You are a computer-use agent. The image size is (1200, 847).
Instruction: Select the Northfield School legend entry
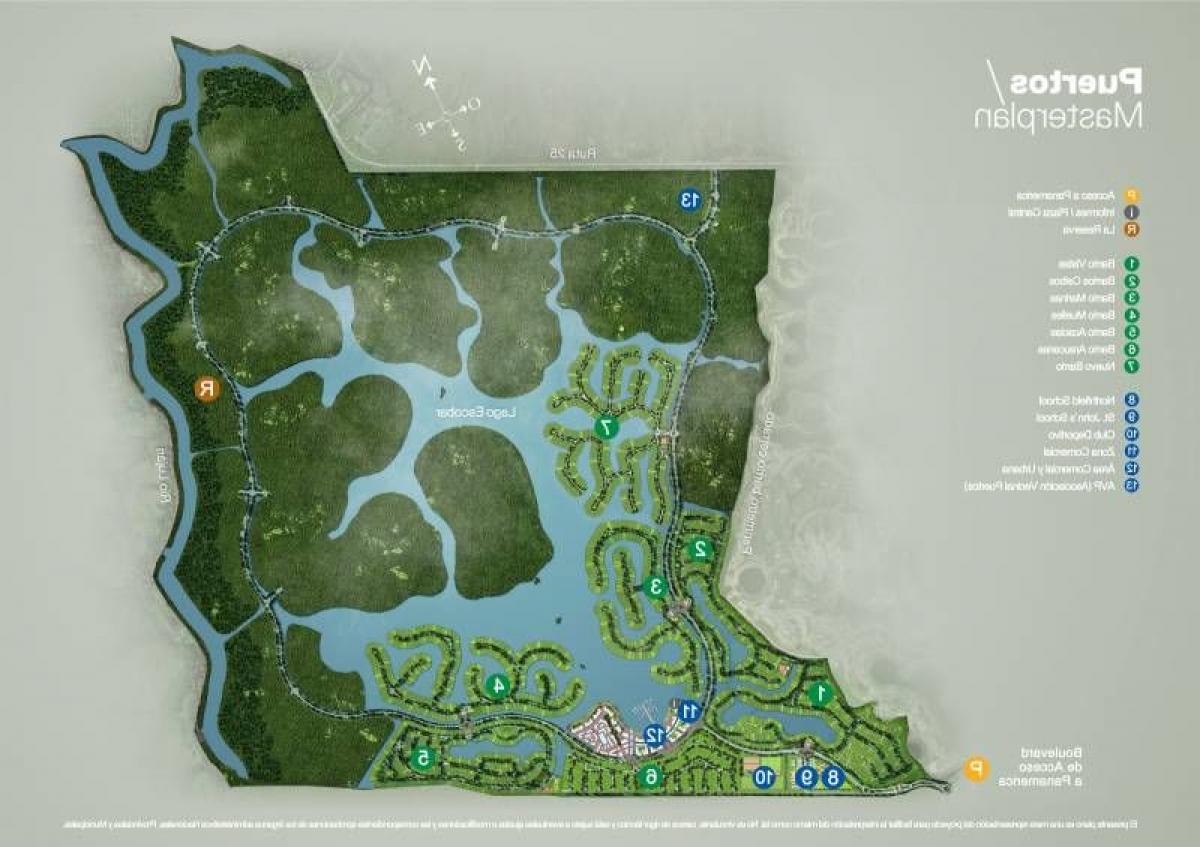(x=1080, y=400)
